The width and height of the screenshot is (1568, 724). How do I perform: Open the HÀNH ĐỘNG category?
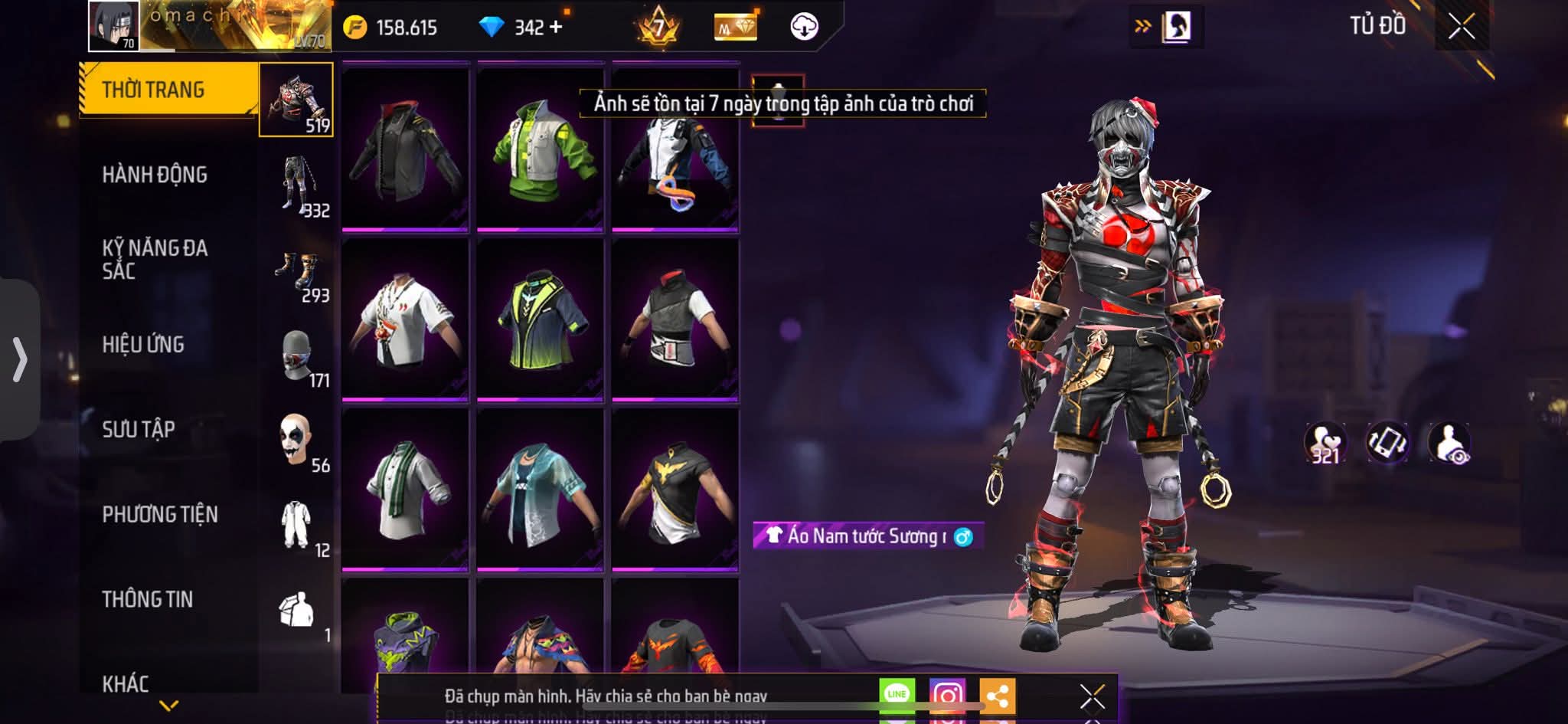155,175
